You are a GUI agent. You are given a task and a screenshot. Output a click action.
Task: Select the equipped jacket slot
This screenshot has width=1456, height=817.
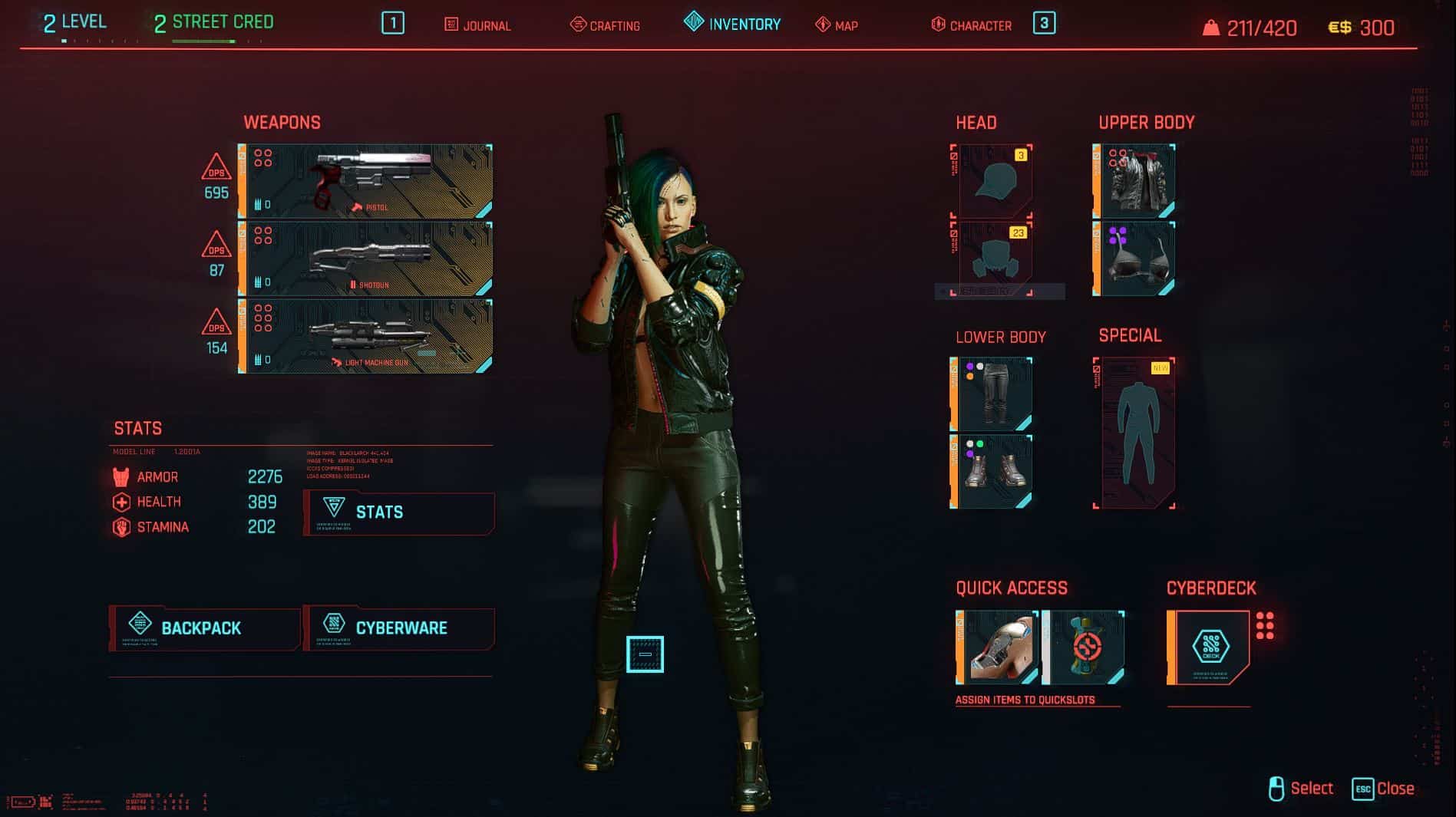(1134, 181)
